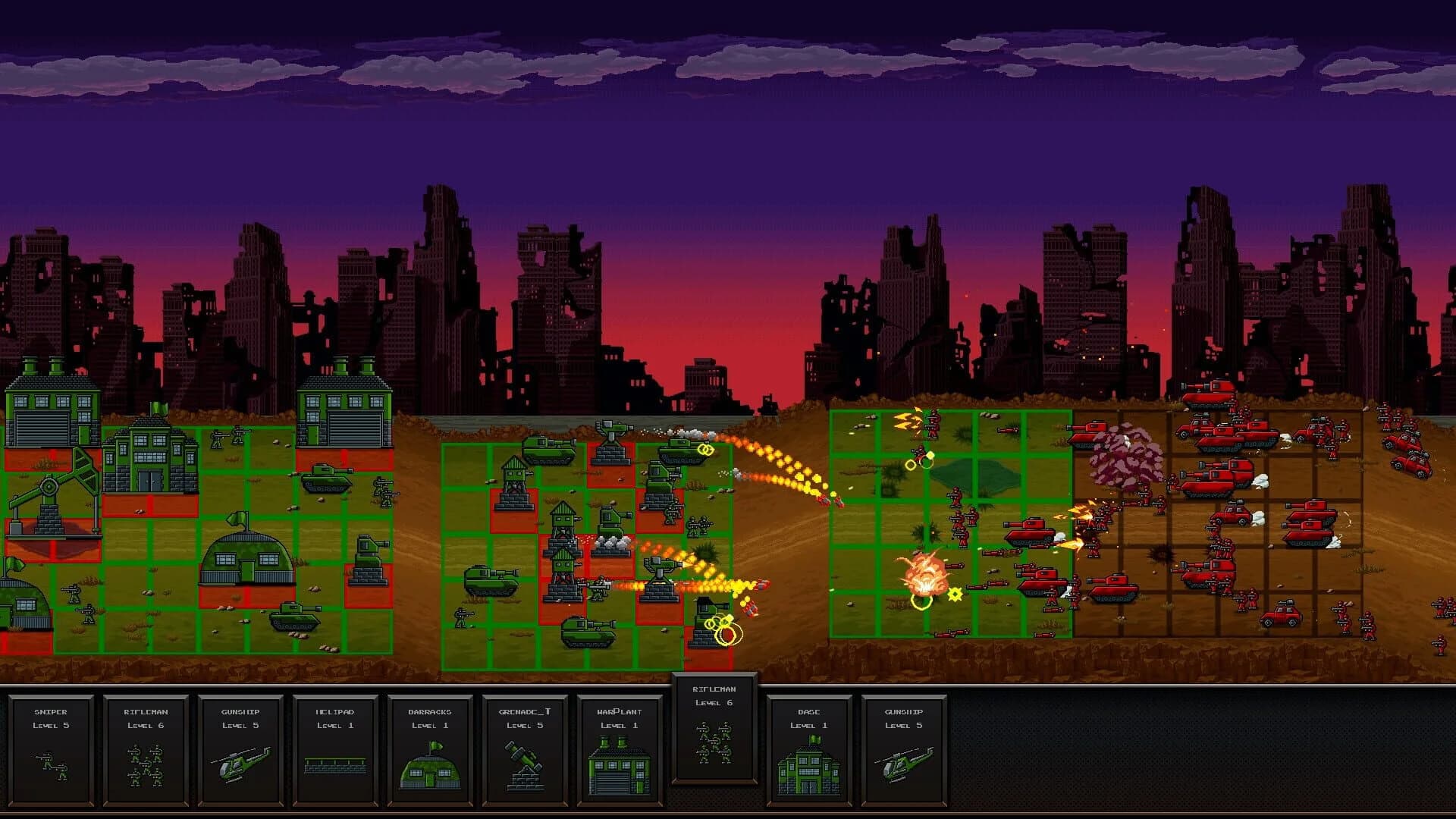Click the raised Rifleman Level 6 selected card

point(713,728)
